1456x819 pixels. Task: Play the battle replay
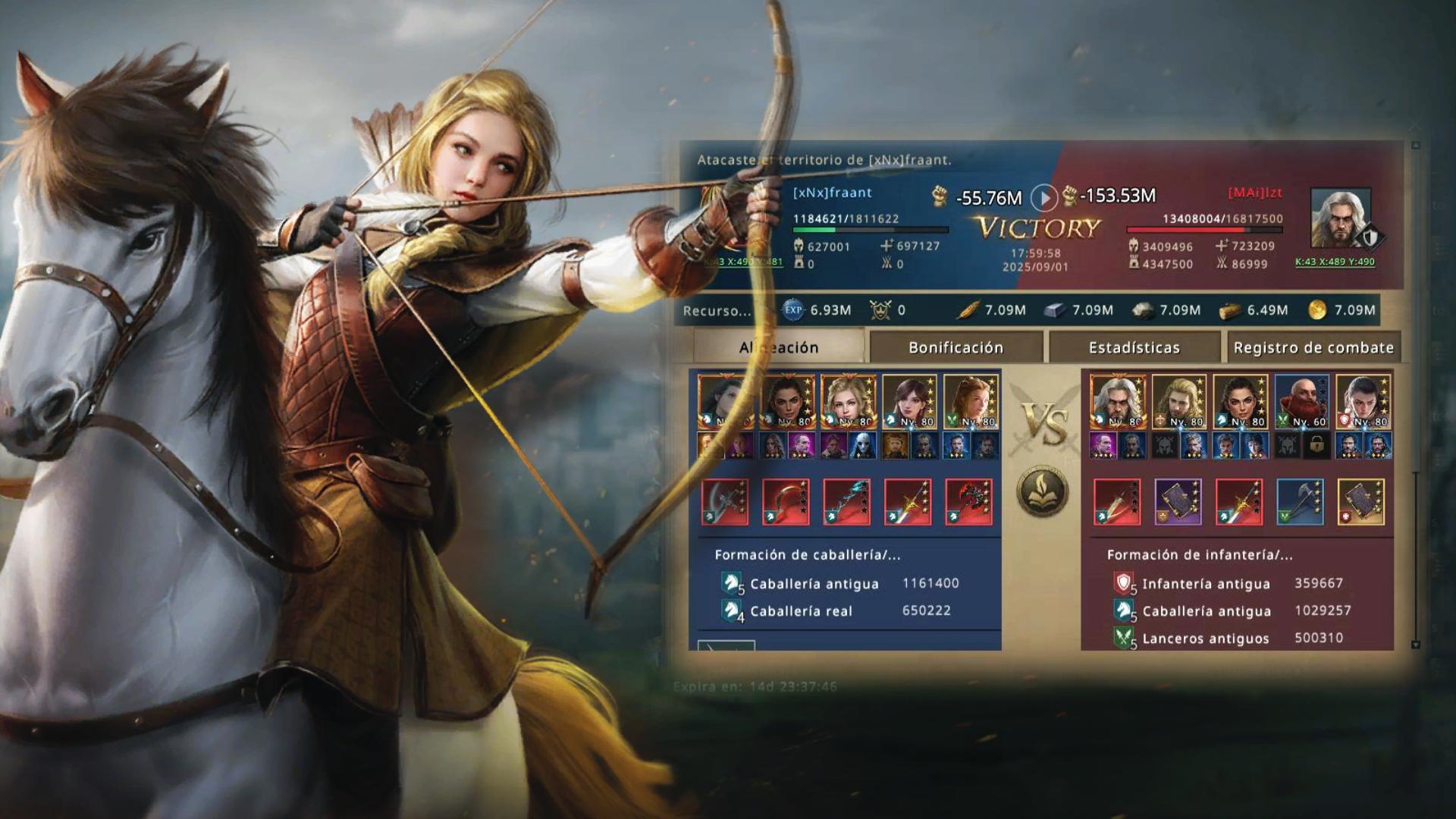click(1043, 199)
